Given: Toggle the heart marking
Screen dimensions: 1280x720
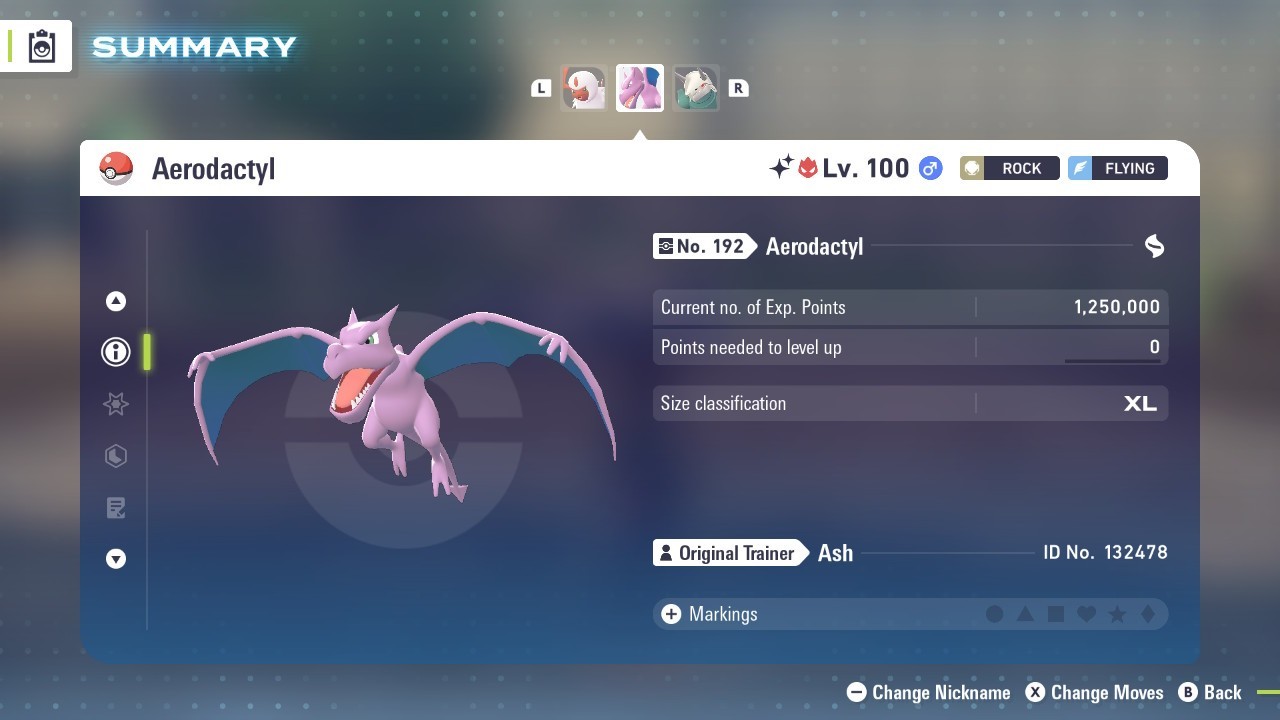Looking at the screenshot, I should 1086,614.
